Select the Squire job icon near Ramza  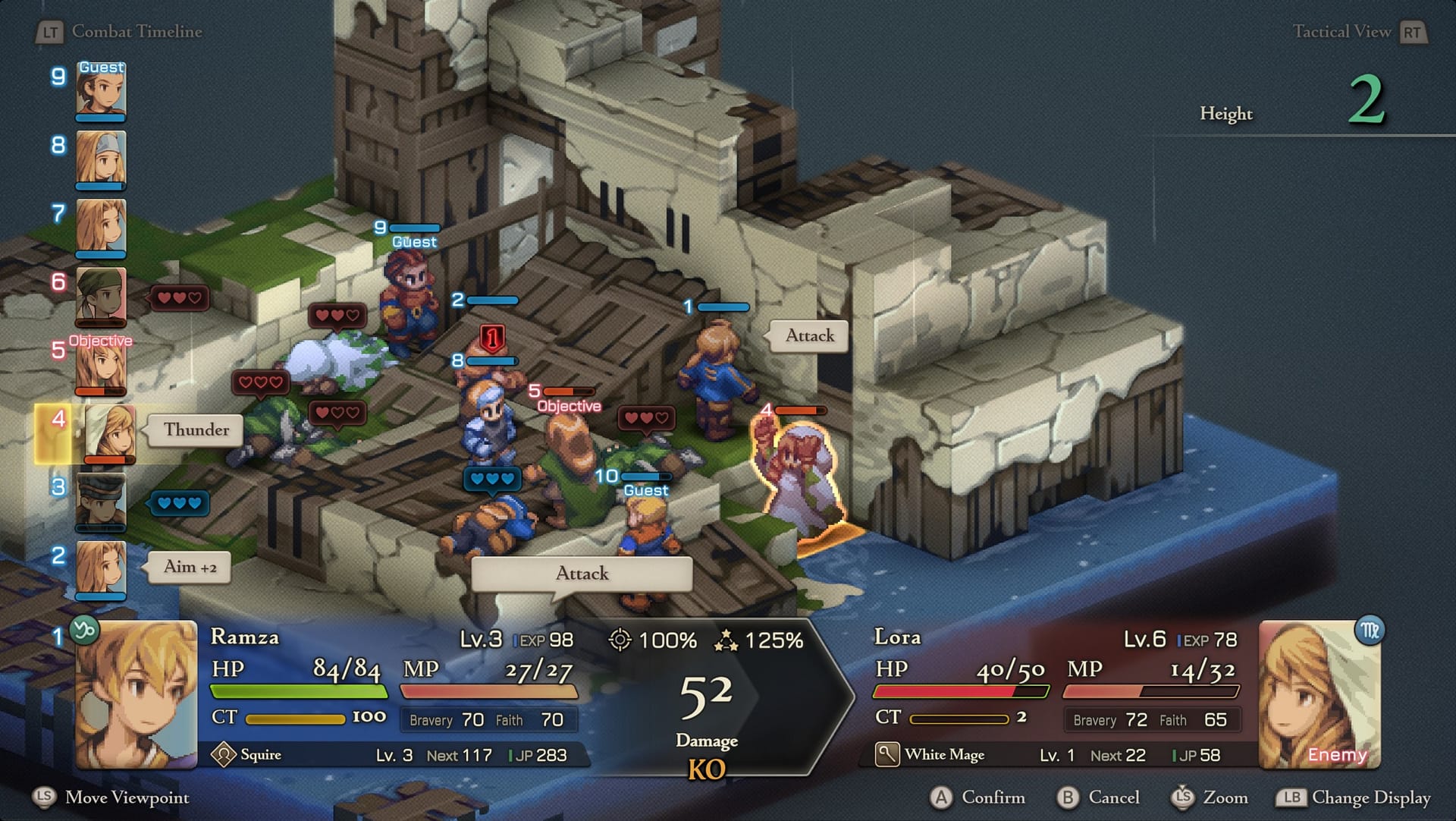[x=224, y=754]
